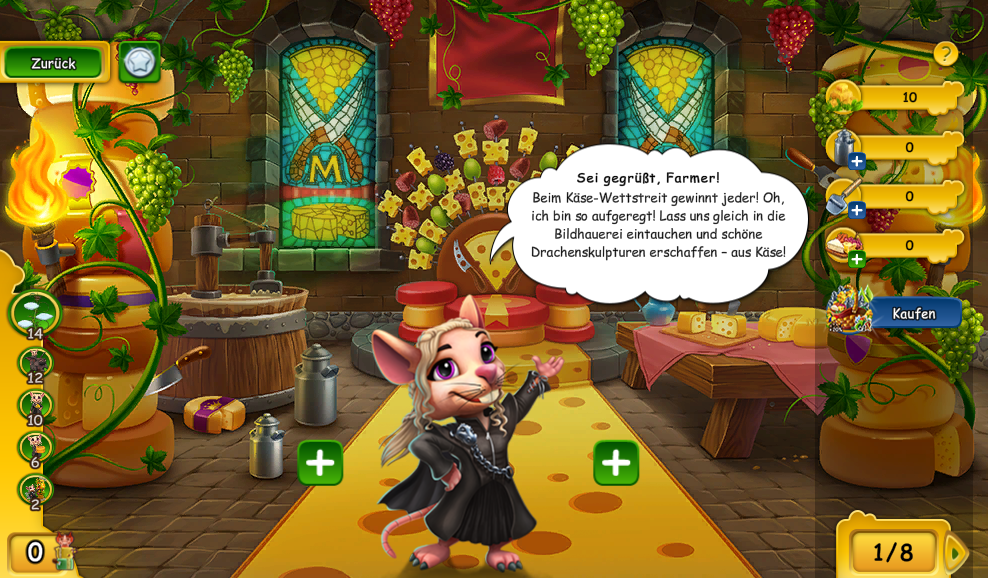Select the reward tier marked 12
The height and width of the screenshot is (578, 988).
(35, 364)
